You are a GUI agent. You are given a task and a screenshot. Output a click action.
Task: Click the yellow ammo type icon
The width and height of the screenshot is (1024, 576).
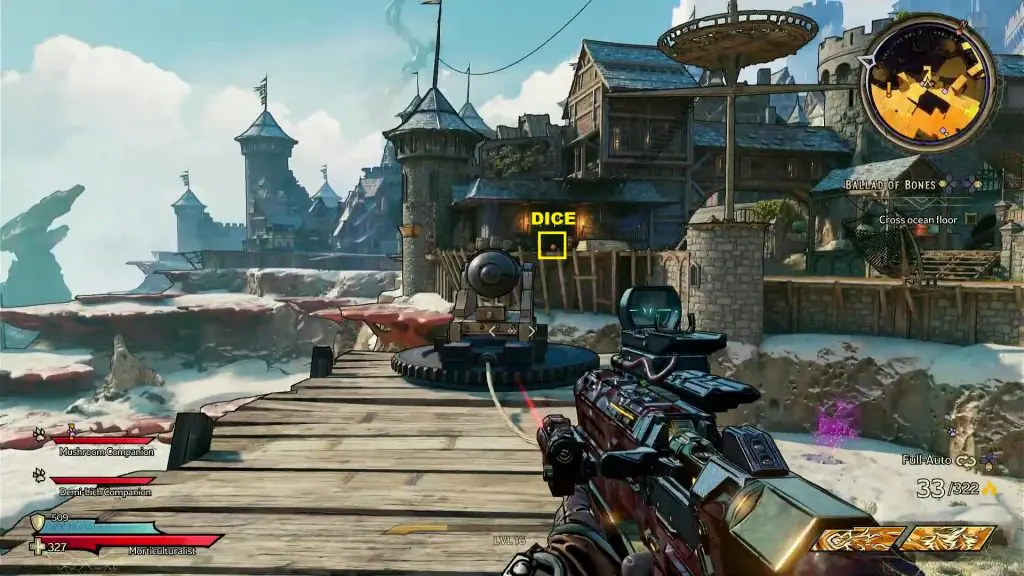tap(990, 489)
